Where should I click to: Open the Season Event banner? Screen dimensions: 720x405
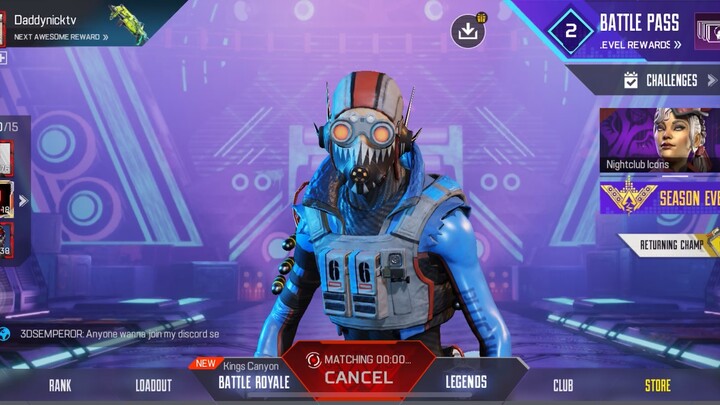pos(658,197)
